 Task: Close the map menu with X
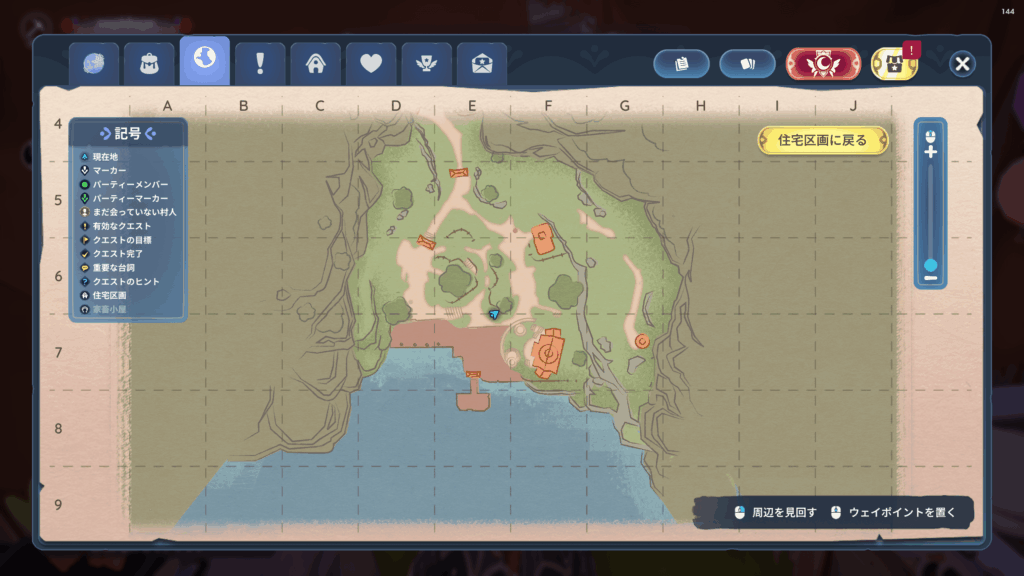point(962,64)
